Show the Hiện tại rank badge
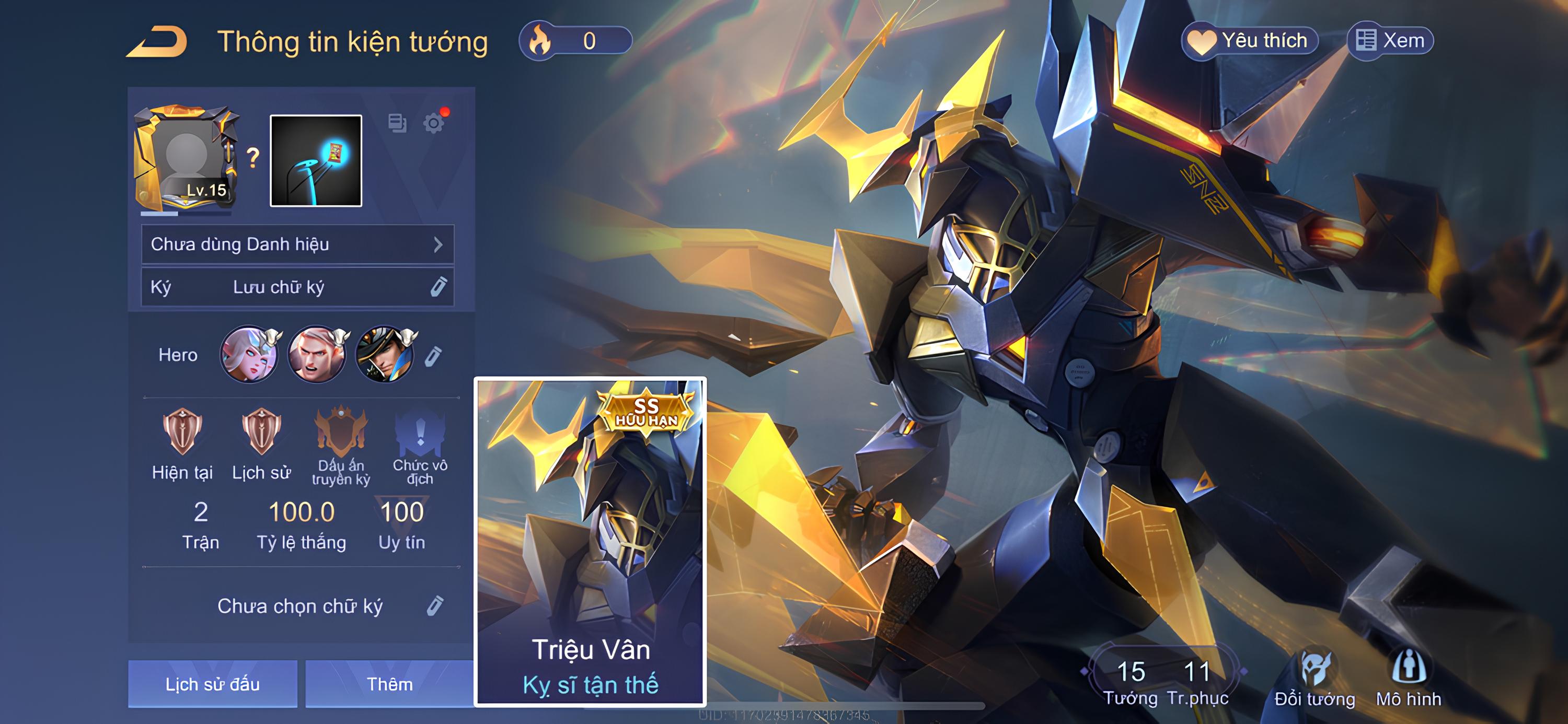This screenshot has width=1568, height=724. point(182,432)
